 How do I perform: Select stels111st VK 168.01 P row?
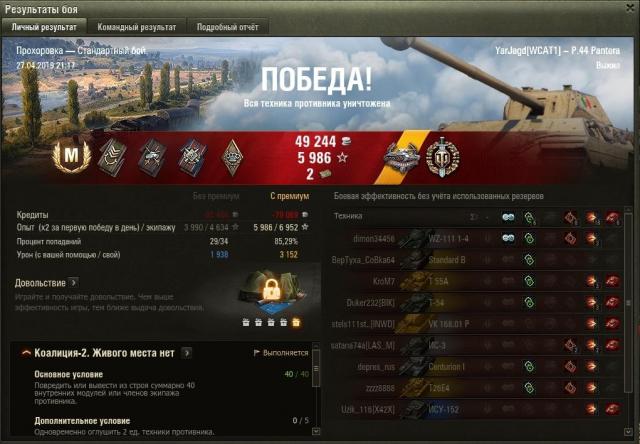click(480, 325)
